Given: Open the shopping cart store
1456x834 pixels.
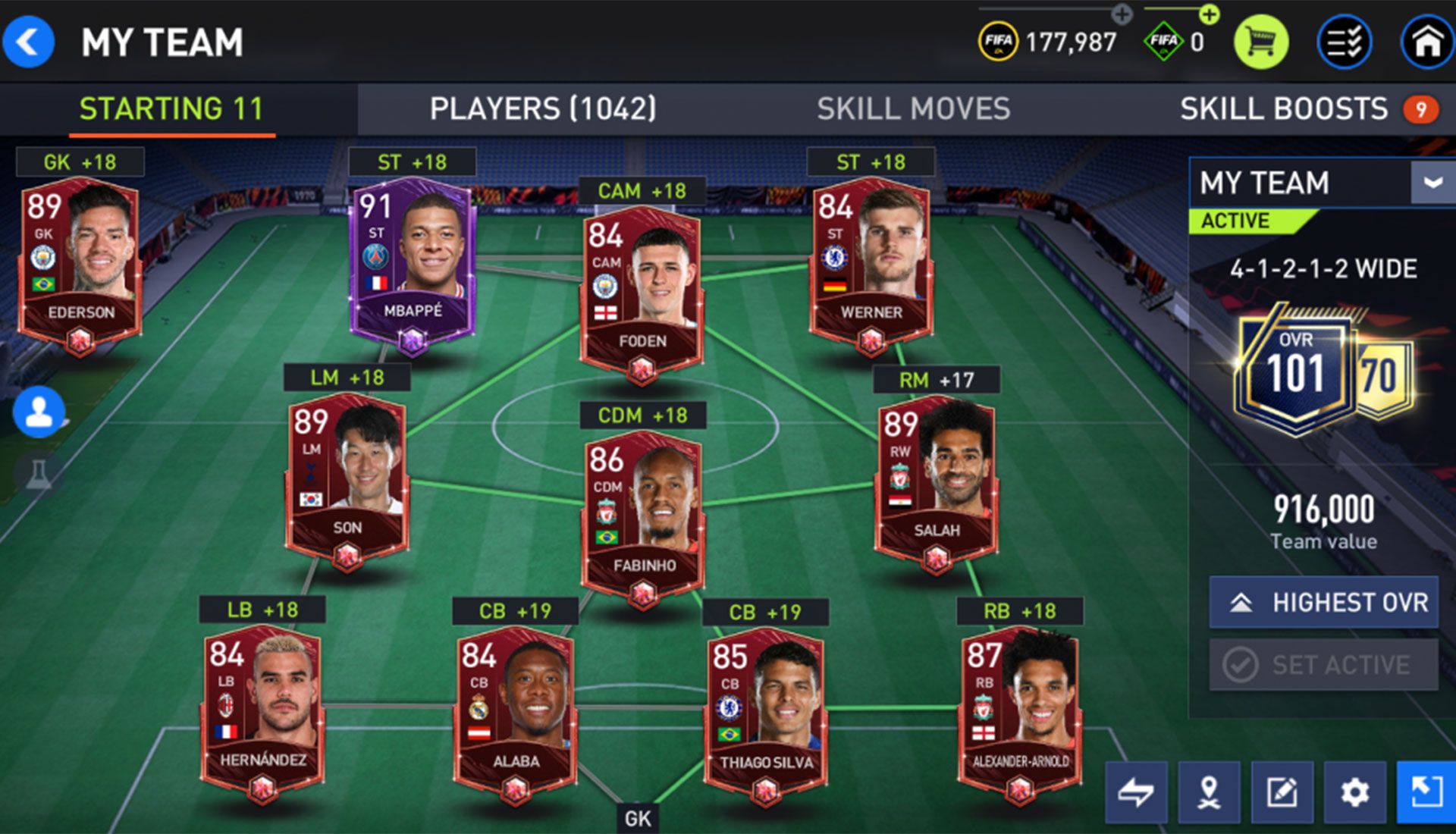Looking at the screenshot, I should click(1260, 42).
